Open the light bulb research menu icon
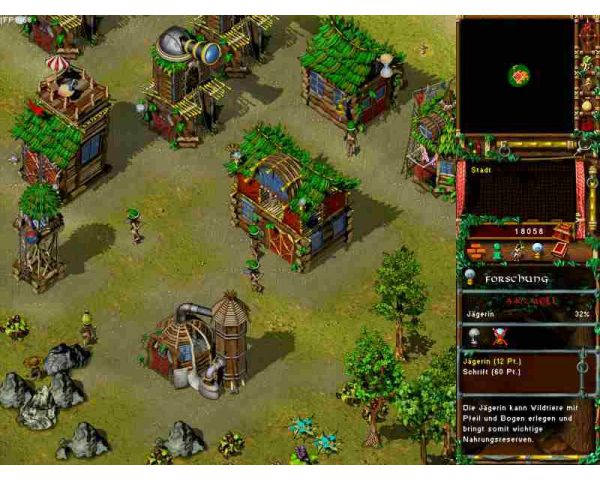This screenshot has width=600, height=480. coord(538,250)
